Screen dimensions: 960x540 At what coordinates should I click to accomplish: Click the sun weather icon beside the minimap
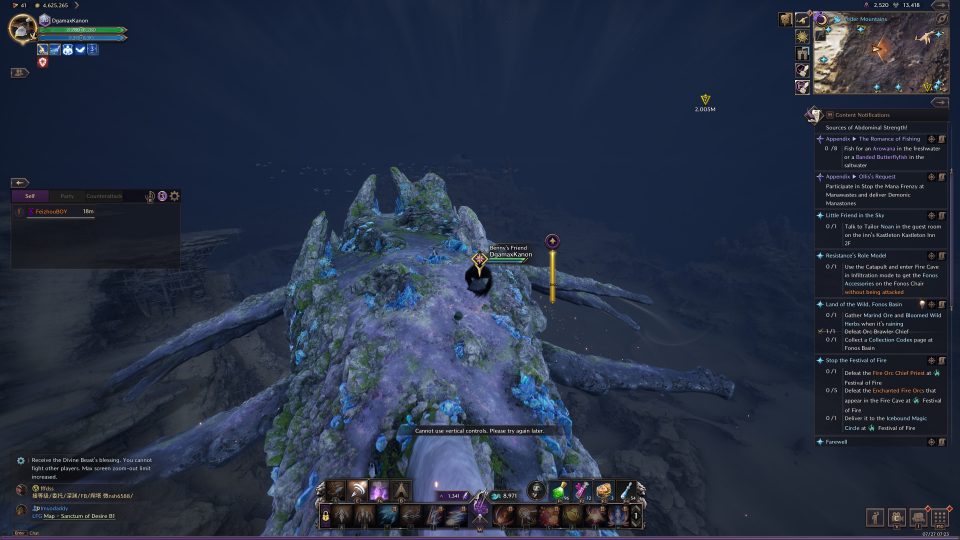click(802, 36)
